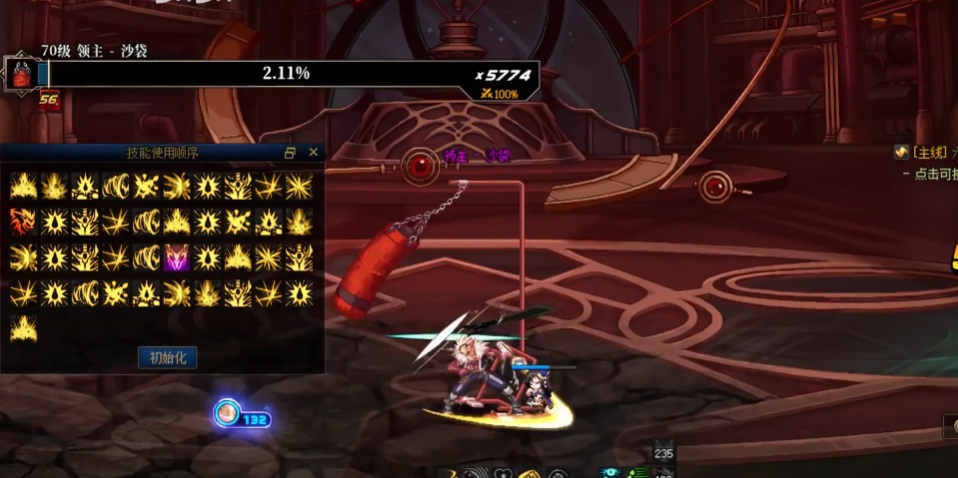Viewport: 958px width, 478px height.
Task: Select the orange flame beast skill icon
Action: 23,221
